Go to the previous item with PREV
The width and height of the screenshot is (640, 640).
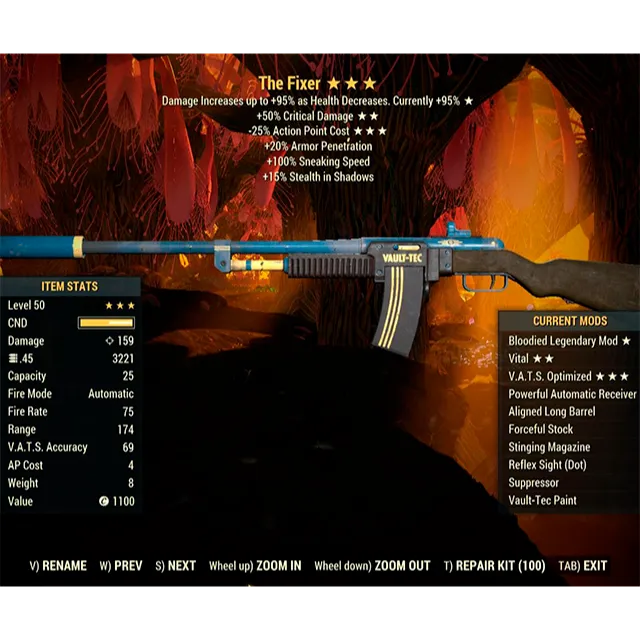point(121,566)
